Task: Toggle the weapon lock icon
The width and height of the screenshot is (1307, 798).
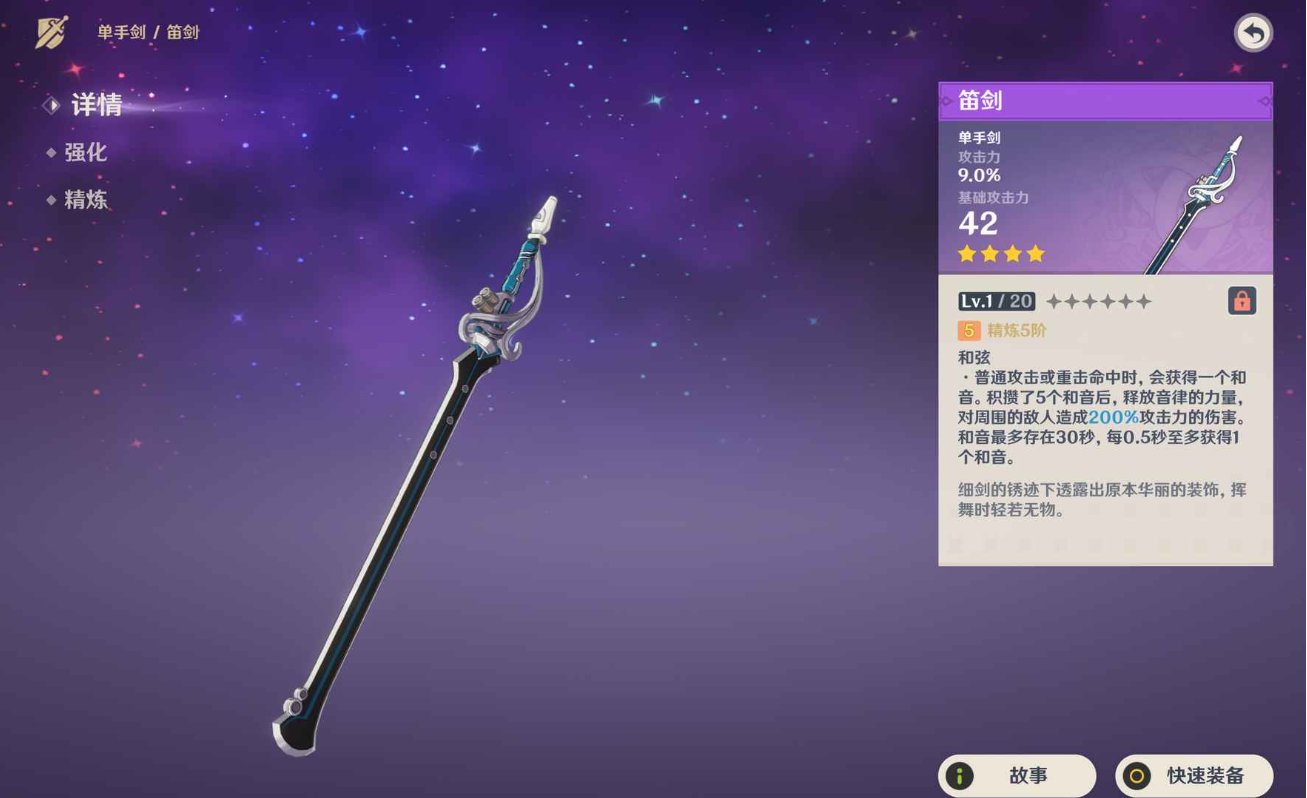Action: point(1241,300)
